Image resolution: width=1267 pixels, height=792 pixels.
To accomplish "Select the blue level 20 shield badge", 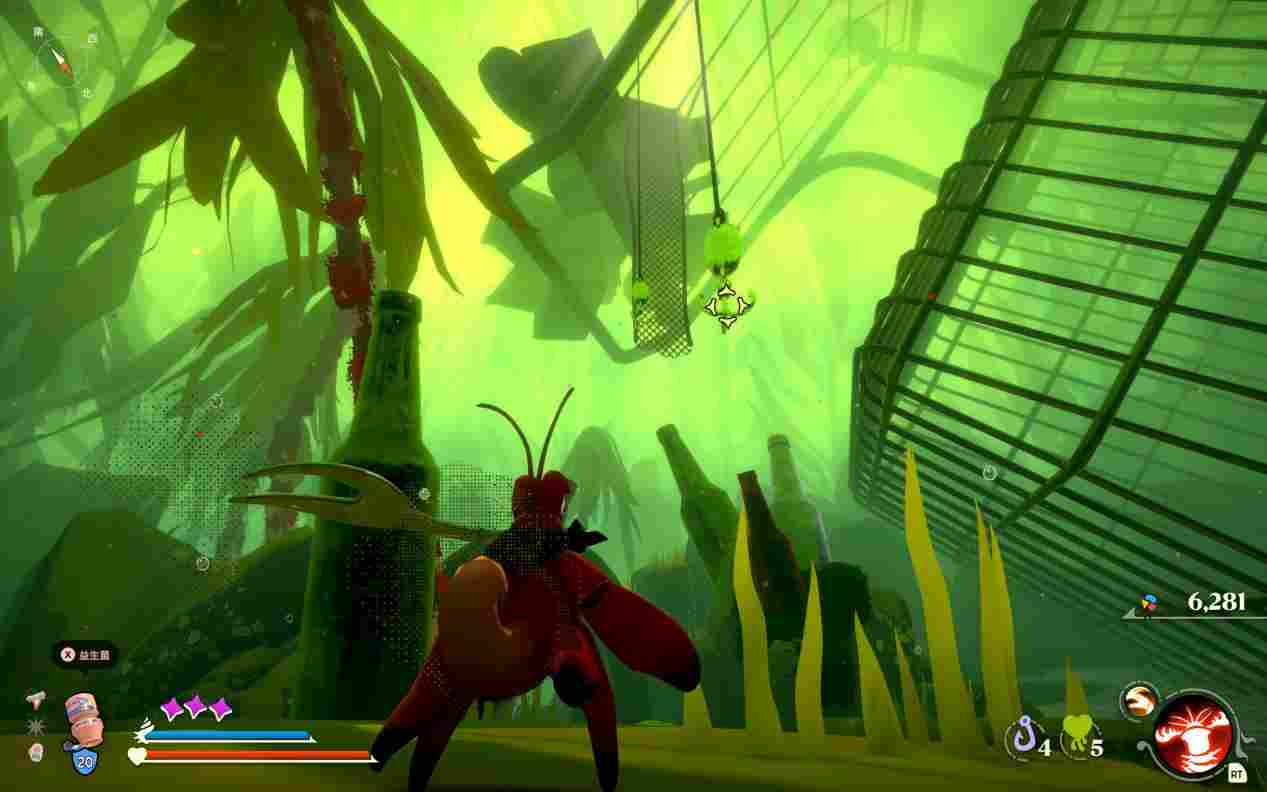I will (x=83, y=762).
